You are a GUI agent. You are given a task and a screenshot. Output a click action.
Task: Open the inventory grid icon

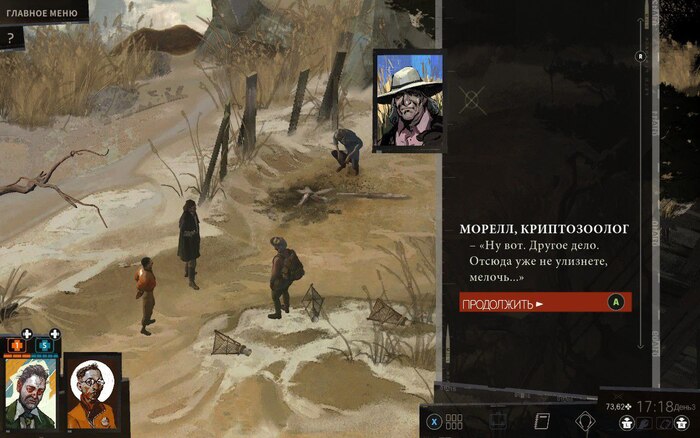pyautogui.click(x=454, y=421)
